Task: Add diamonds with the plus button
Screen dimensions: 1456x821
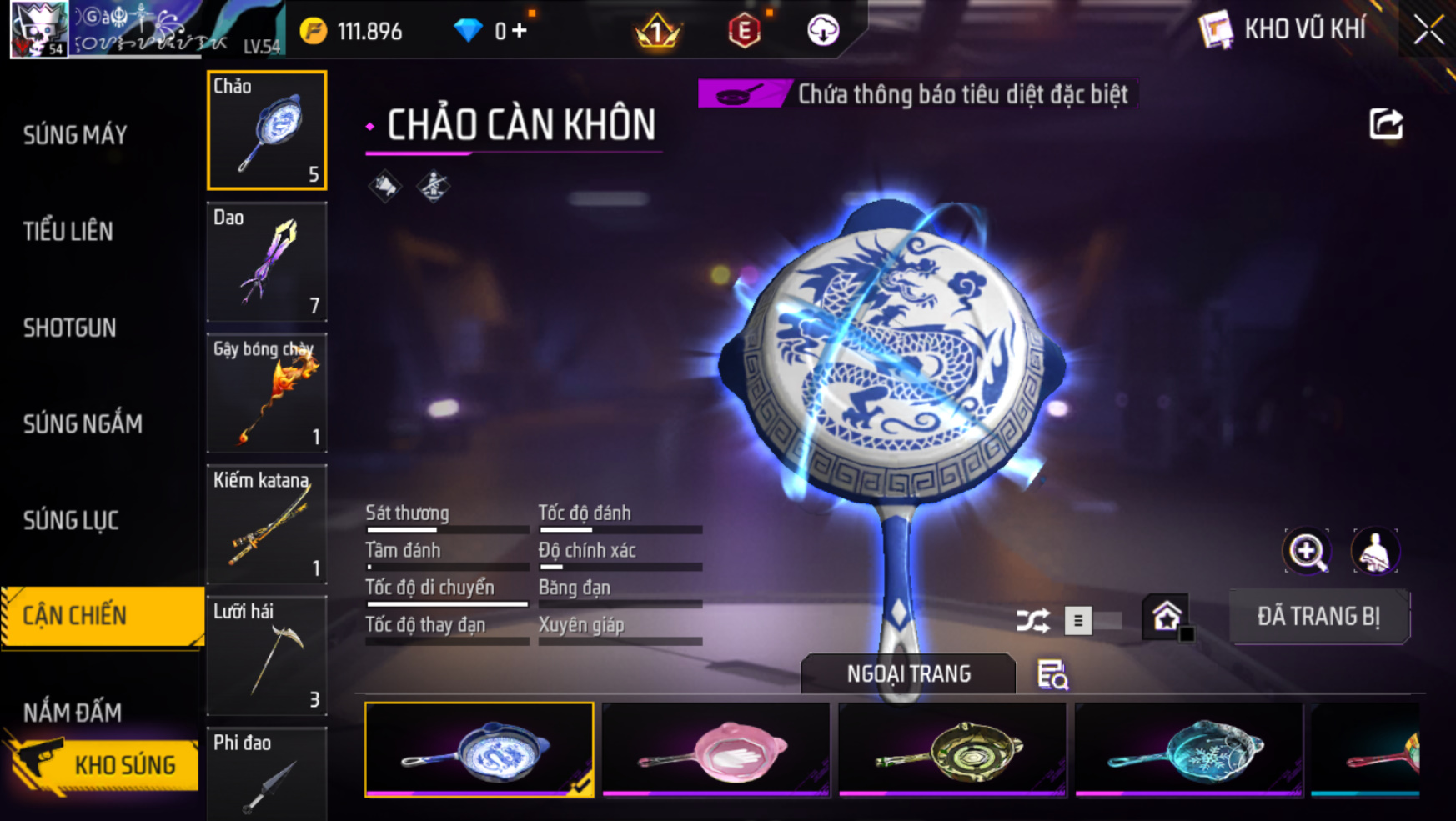Action: click(x=520, y=32)
